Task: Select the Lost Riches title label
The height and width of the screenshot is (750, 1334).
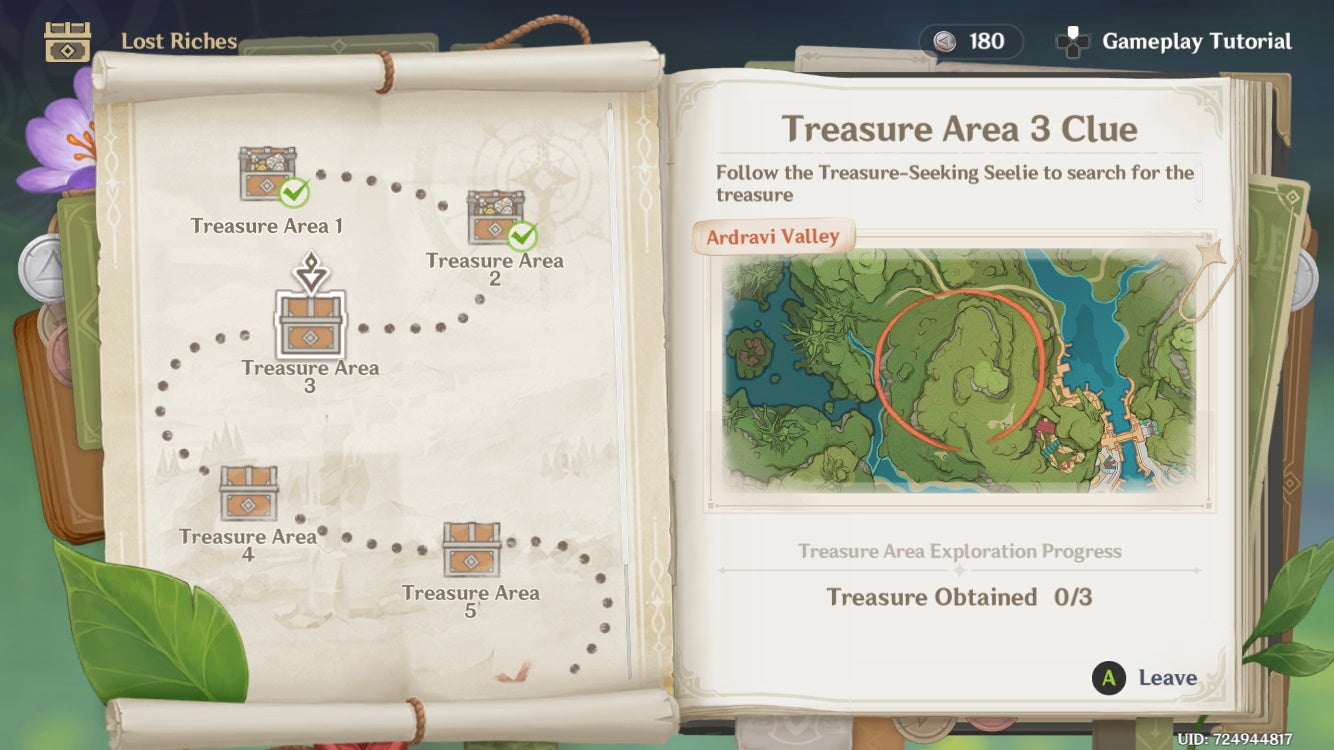Action: 179,41
